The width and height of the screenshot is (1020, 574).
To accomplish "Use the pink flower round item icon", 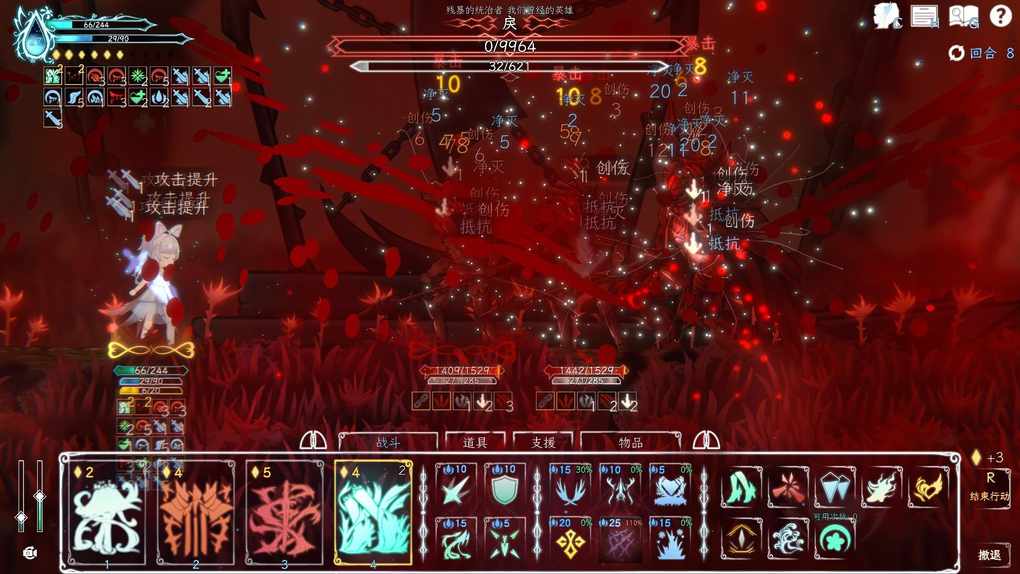I will pyautogui.click(x=835, y=539).
